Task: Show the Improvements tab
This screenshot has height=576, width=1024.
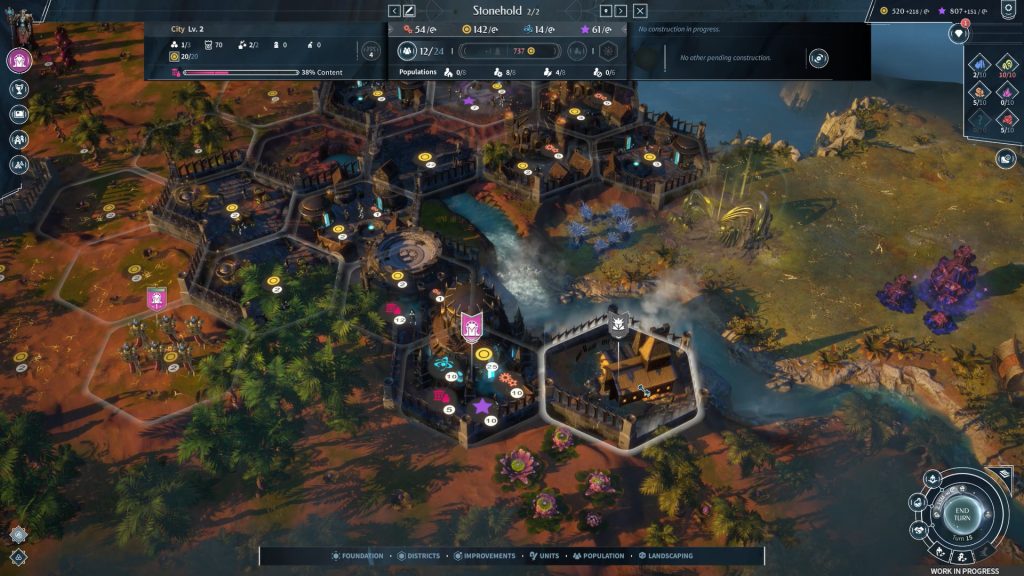Action: [485, 556]
